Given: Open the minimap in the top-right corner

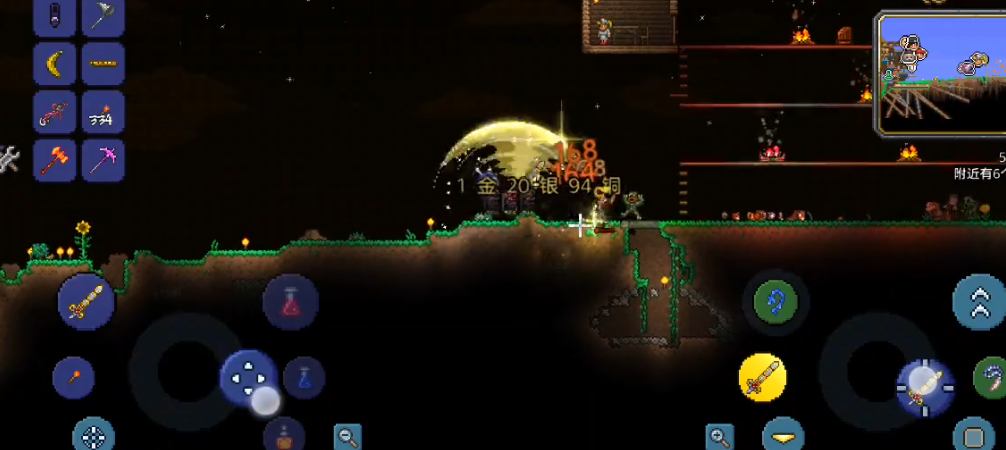Looking at the screenshot, I should [940, 74].
